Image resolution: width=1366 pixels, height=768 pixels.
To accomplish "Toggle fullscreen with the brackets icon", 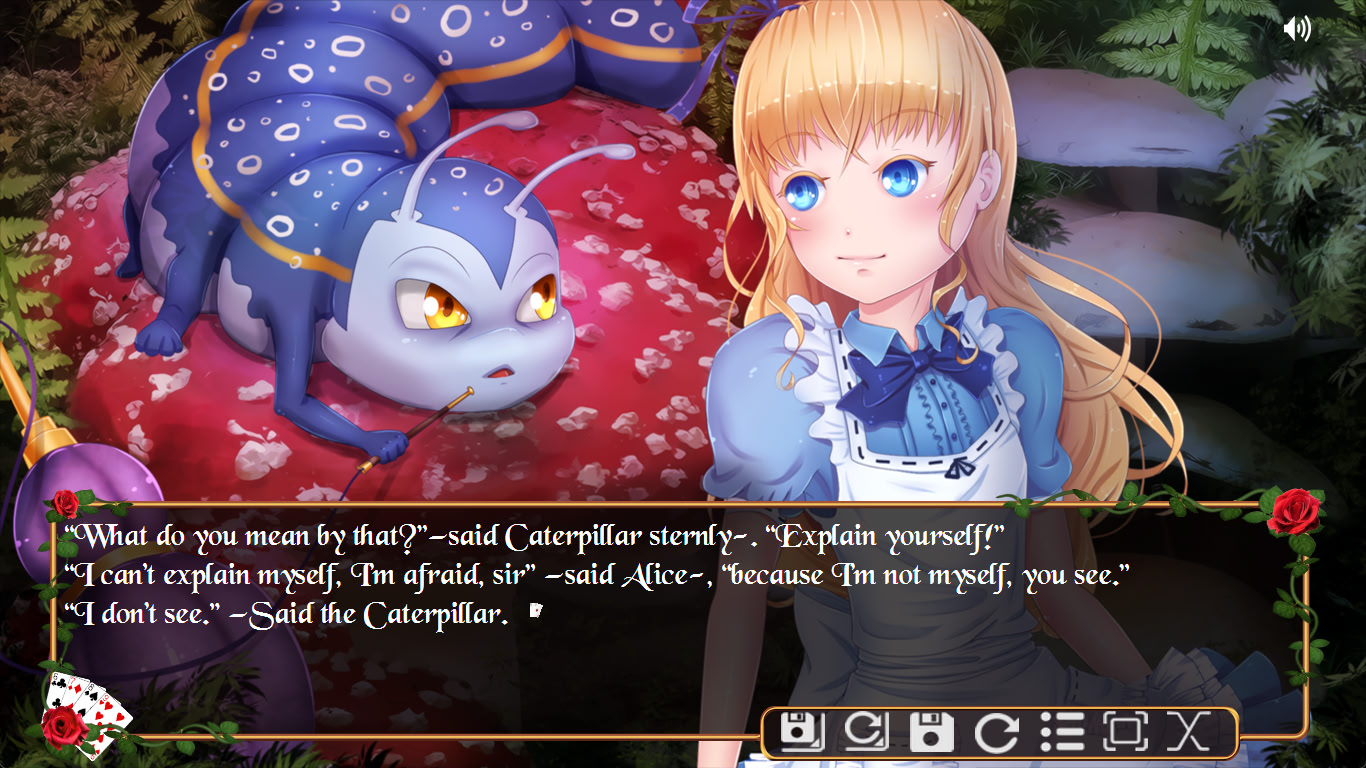I will (x=1126, y=731).
